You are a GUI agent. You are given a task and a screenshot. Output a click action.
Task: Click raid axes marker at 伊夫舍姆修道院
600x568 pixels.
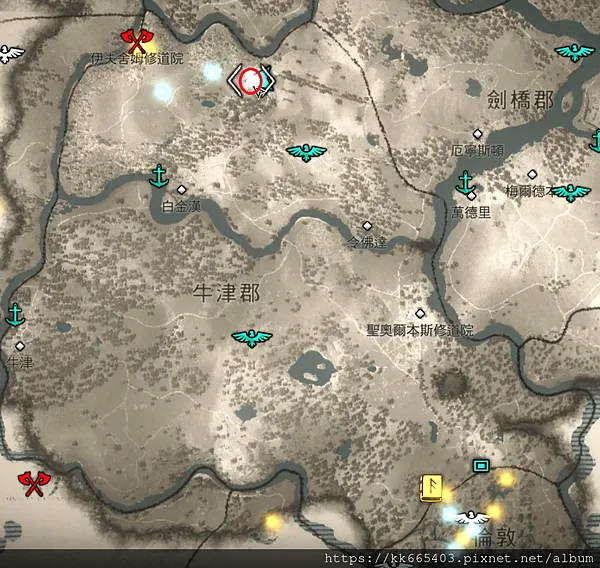136,40
